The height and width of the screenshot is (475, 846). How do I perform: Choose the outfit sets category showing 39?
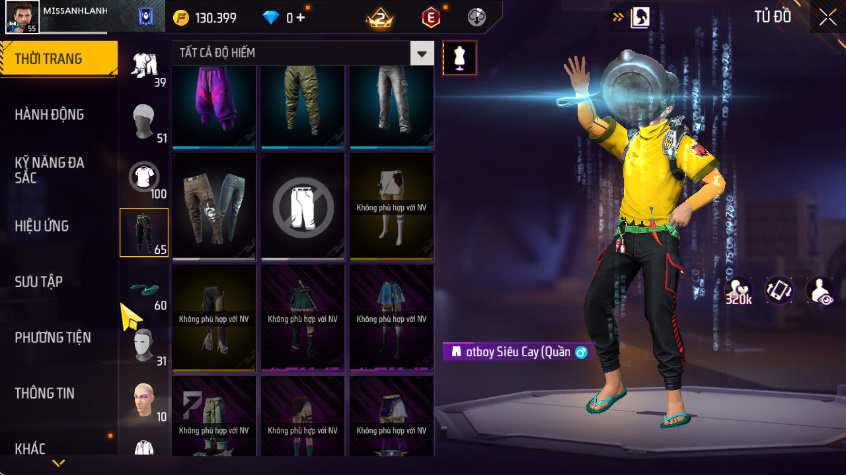pos(145,67)
